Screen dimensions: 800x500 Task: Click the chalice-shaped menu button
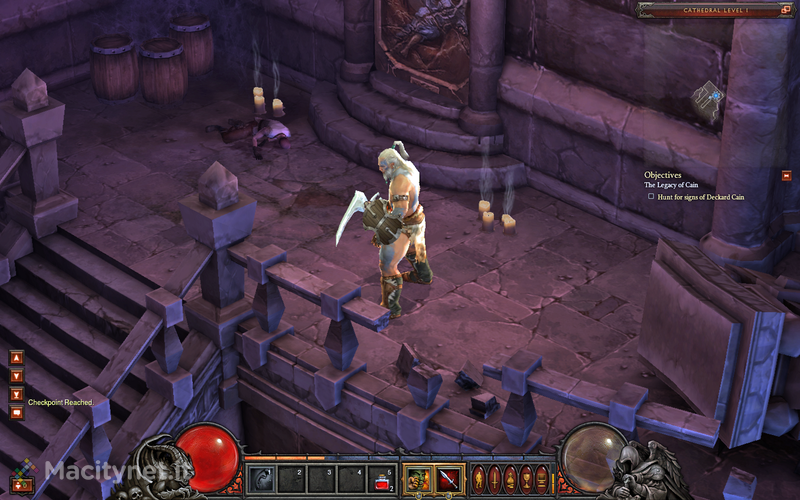(526, 478)
